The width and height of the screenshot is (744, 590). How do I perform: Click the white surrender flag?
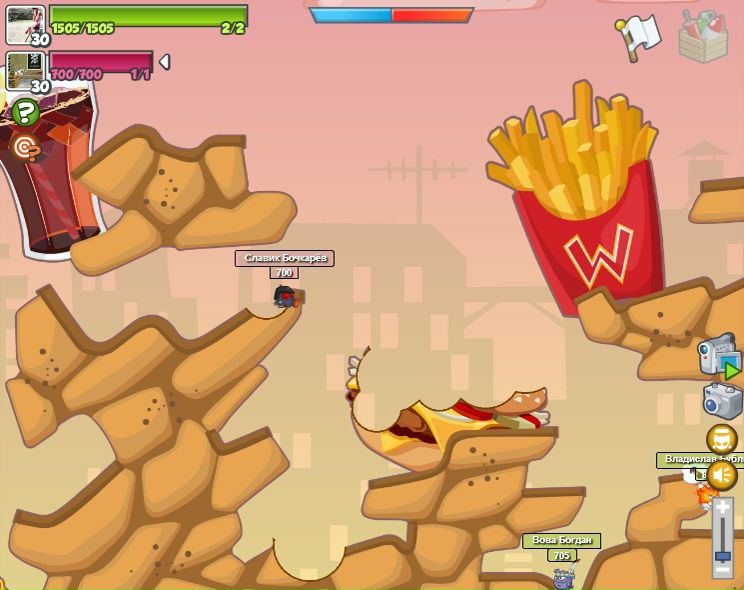[x=639, y=35]
